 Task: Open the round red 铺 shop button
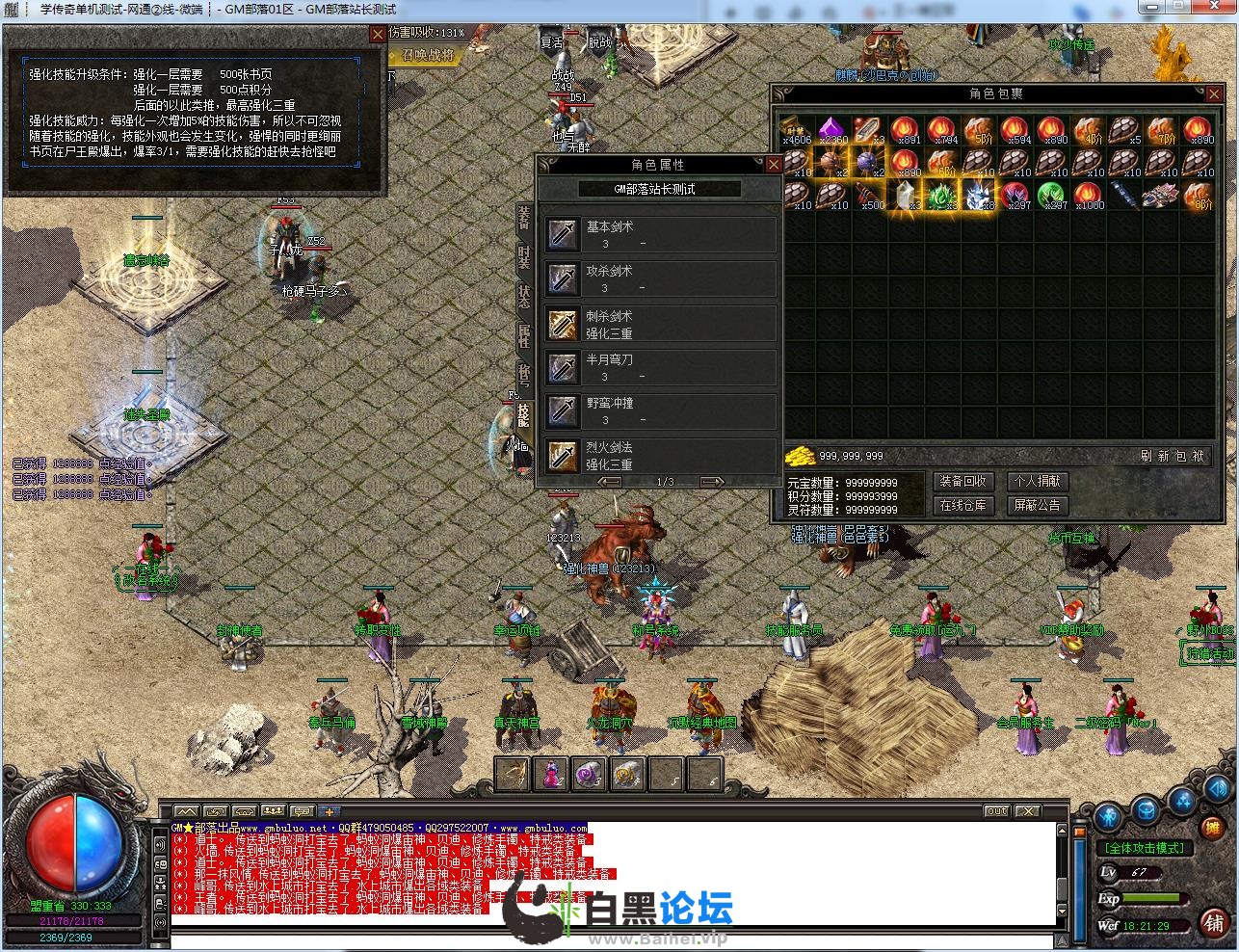(x=1214, y=923)
